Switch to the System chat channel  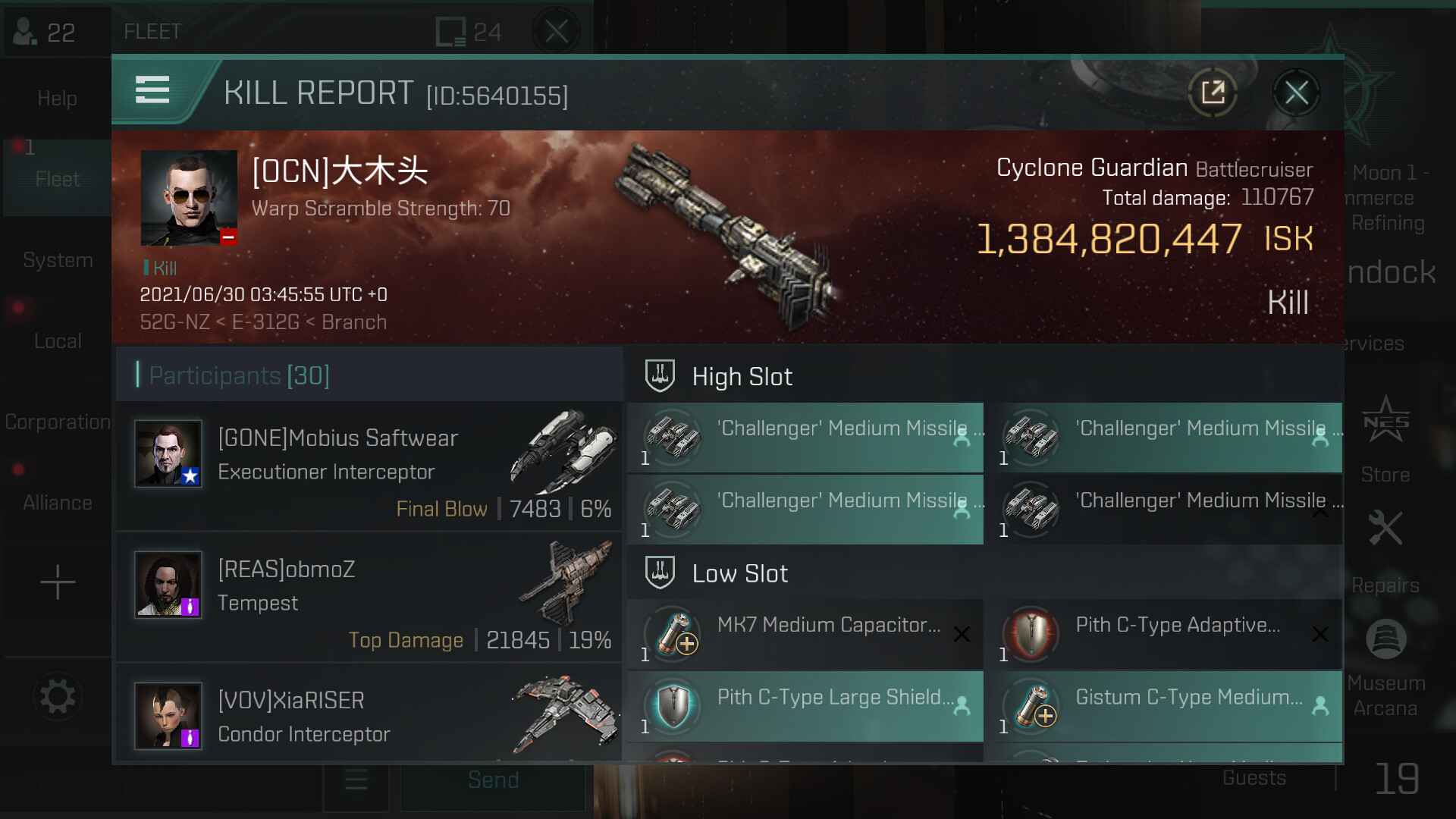click(x=58, y=260)
